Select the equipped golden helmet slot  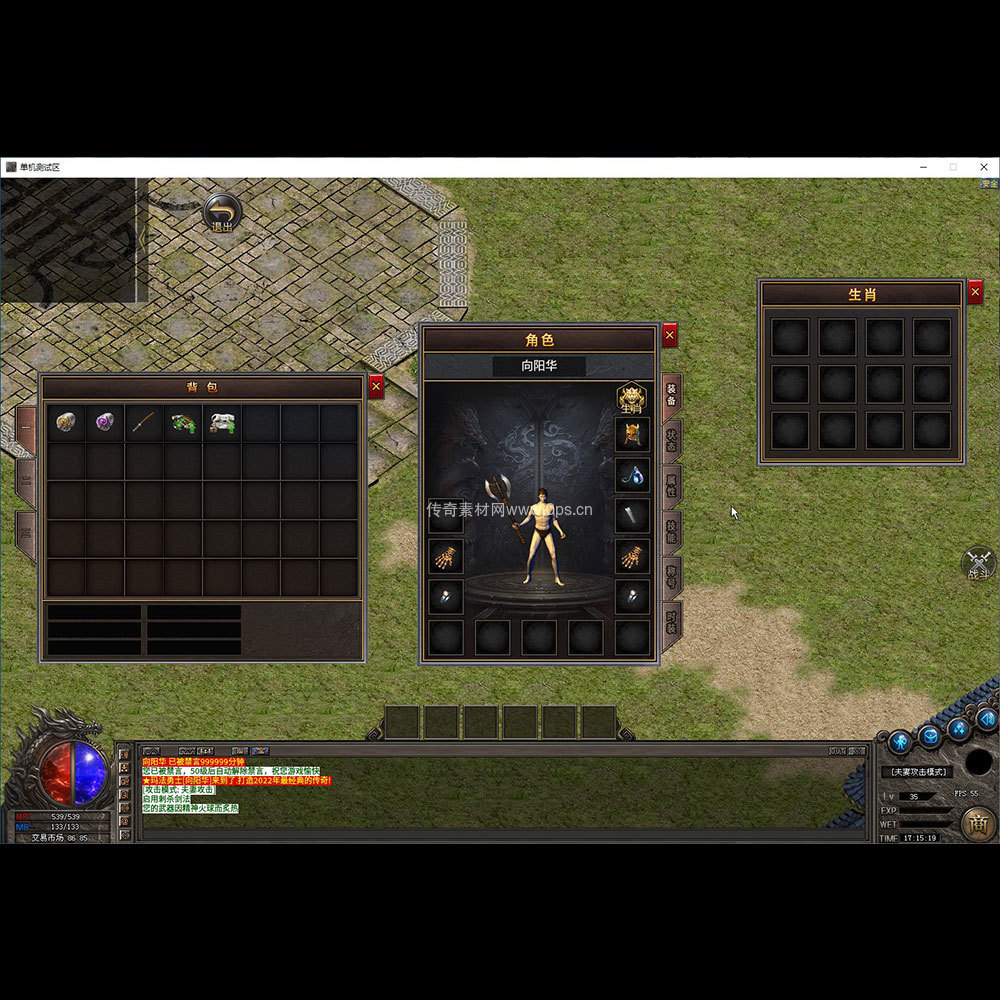point(632,434)
